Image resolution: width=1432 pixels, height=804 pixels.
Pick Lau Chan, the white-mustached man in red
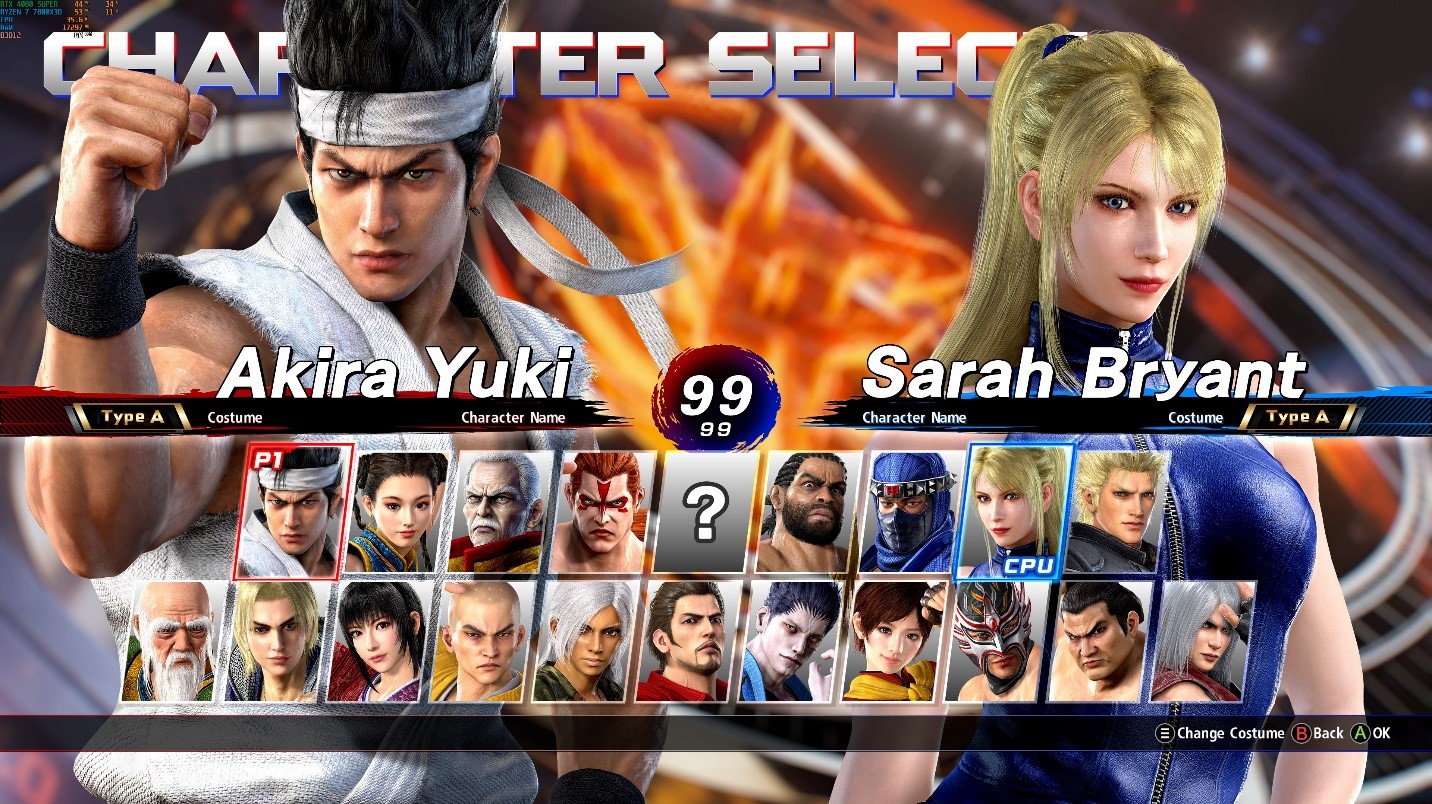click(500, 512)
